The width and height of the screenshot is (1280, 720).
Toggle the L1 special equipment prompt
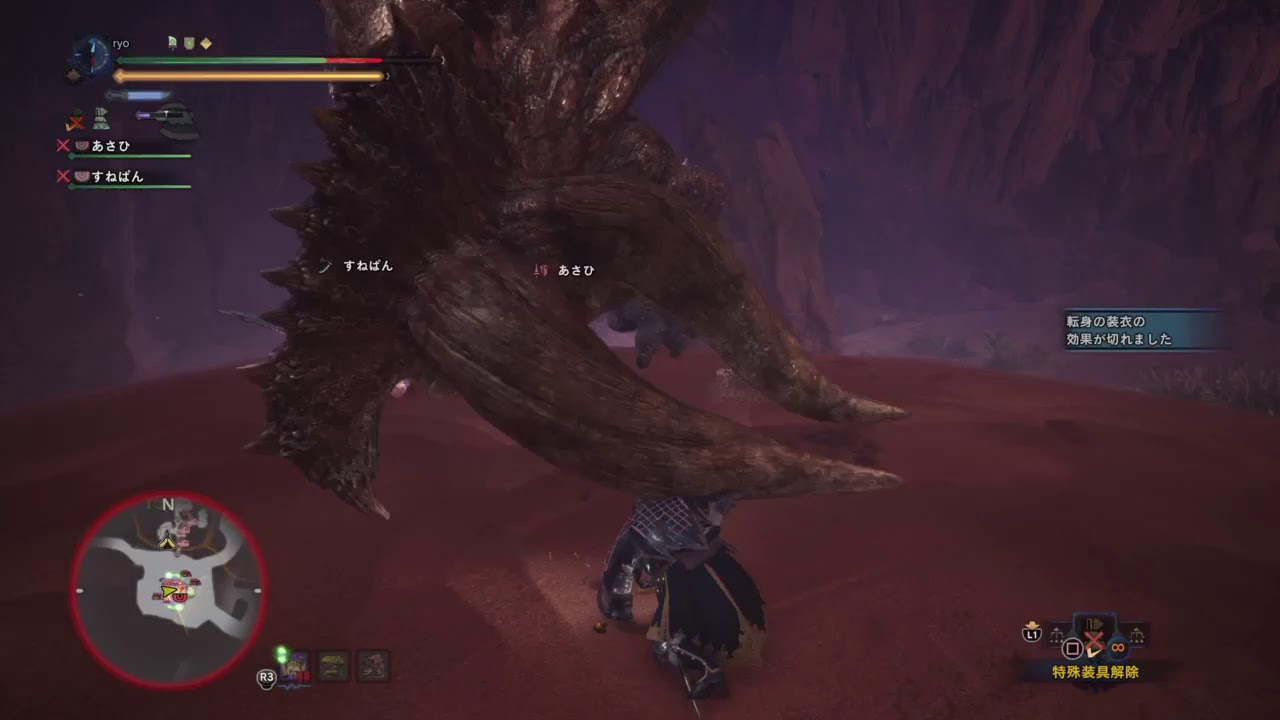coord(1031,635)
